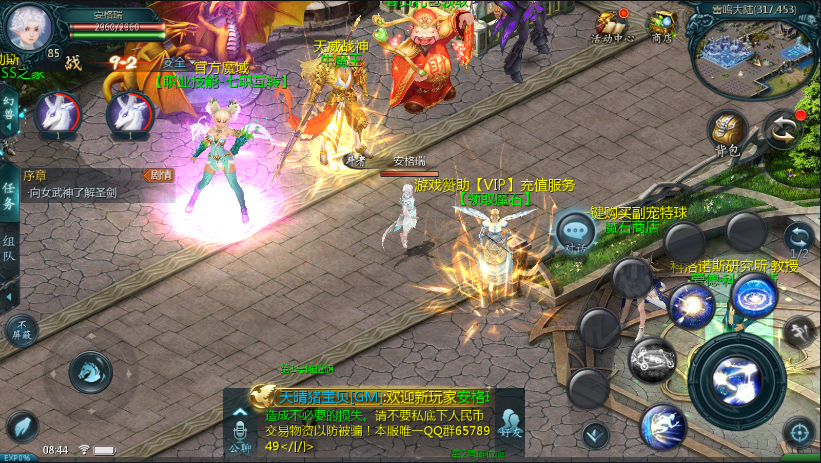Tap the crosshair target-lock button
This screenshot has height=463, width=821.
click(797, 432)
